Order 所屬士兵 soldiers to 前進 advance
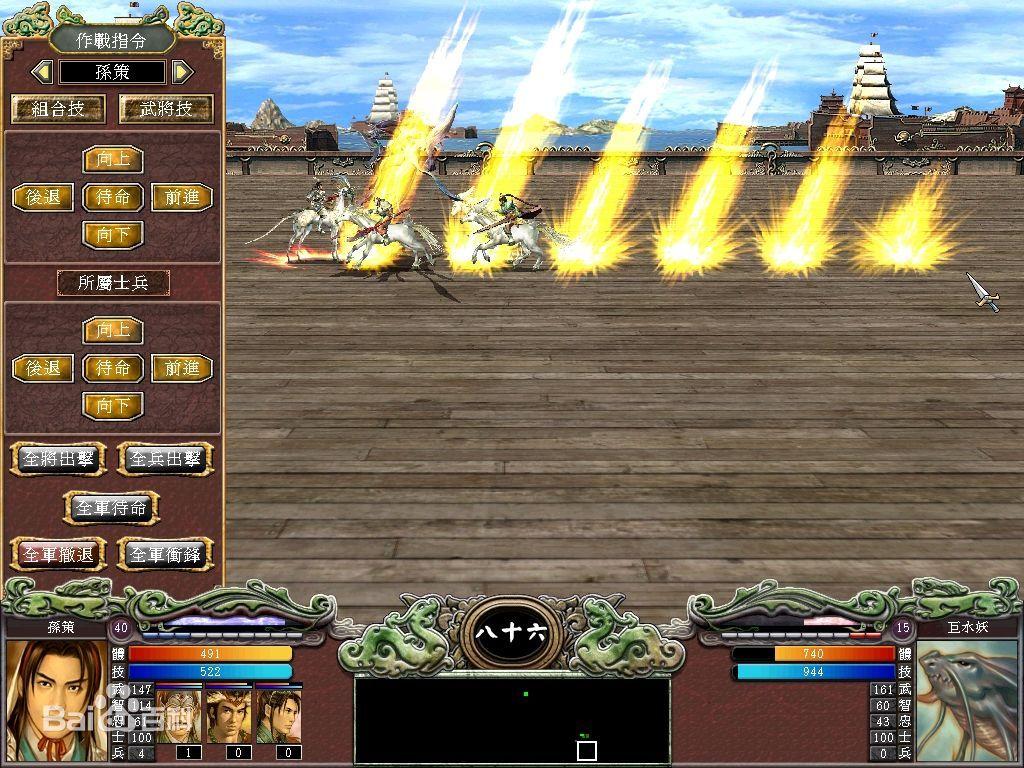 click(182, 368)
